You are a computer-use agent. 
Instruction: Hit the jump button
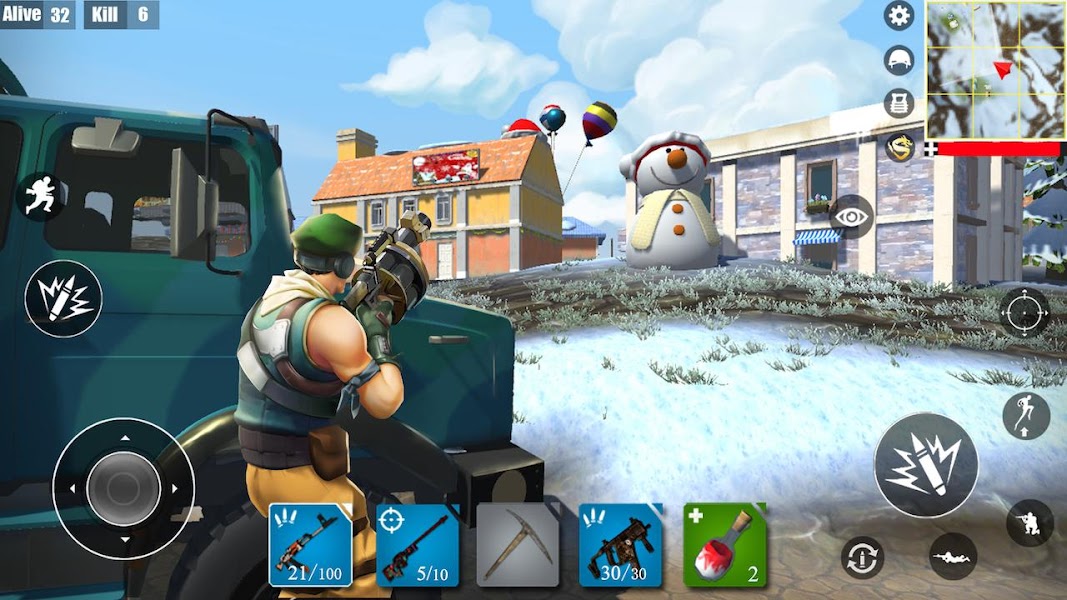pos(1025,416)
